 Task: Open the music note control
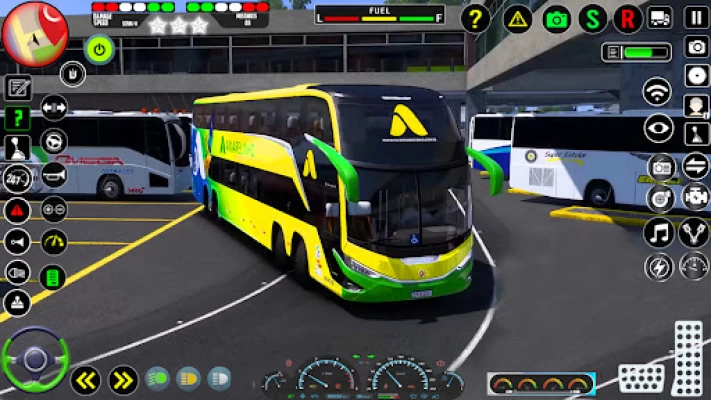(659, 234)
